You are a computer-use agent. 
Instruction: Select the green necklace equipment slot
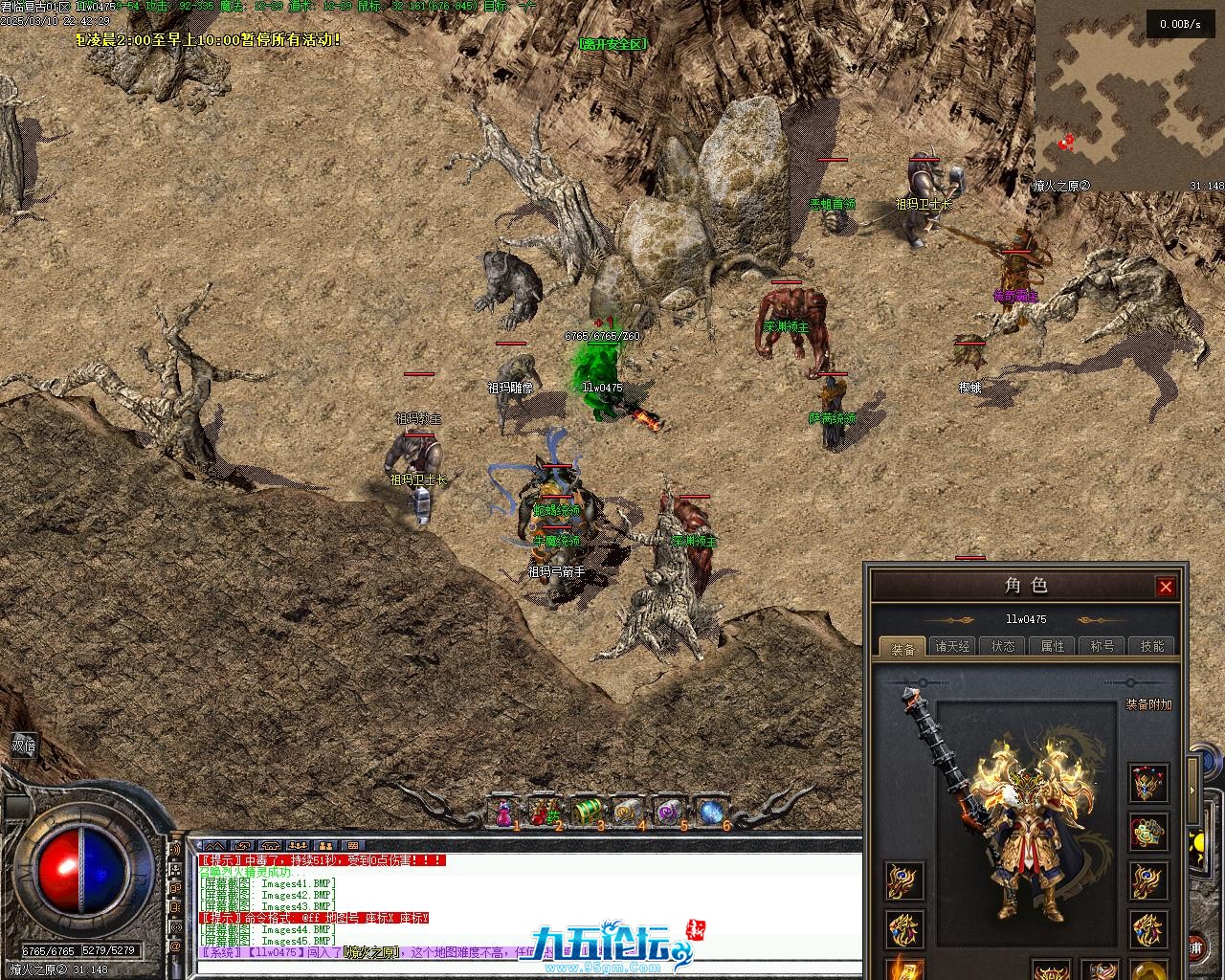click(1147, 832)
